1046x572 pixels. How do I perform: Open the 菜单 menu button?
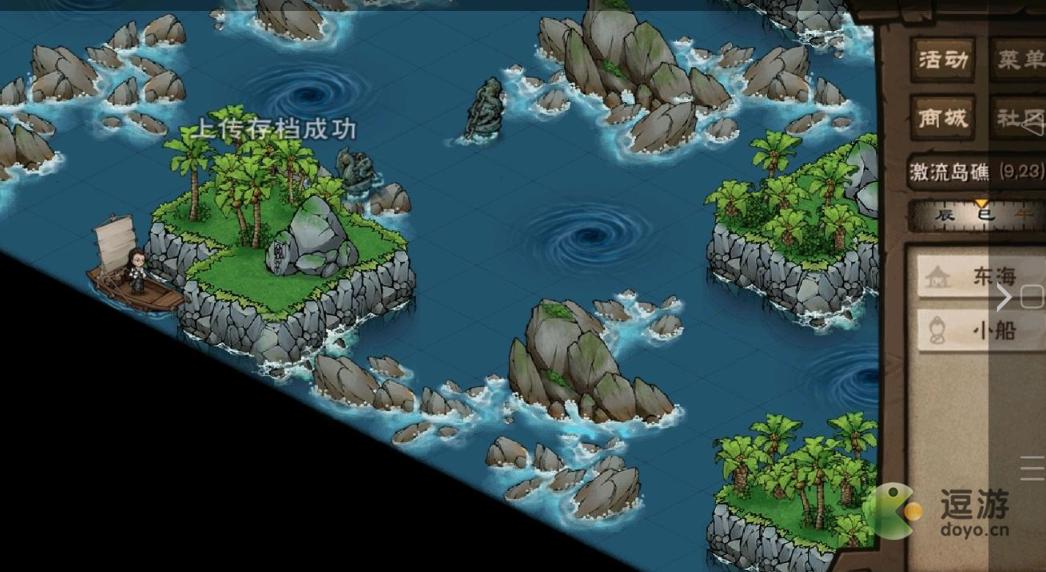point(1018,61)
